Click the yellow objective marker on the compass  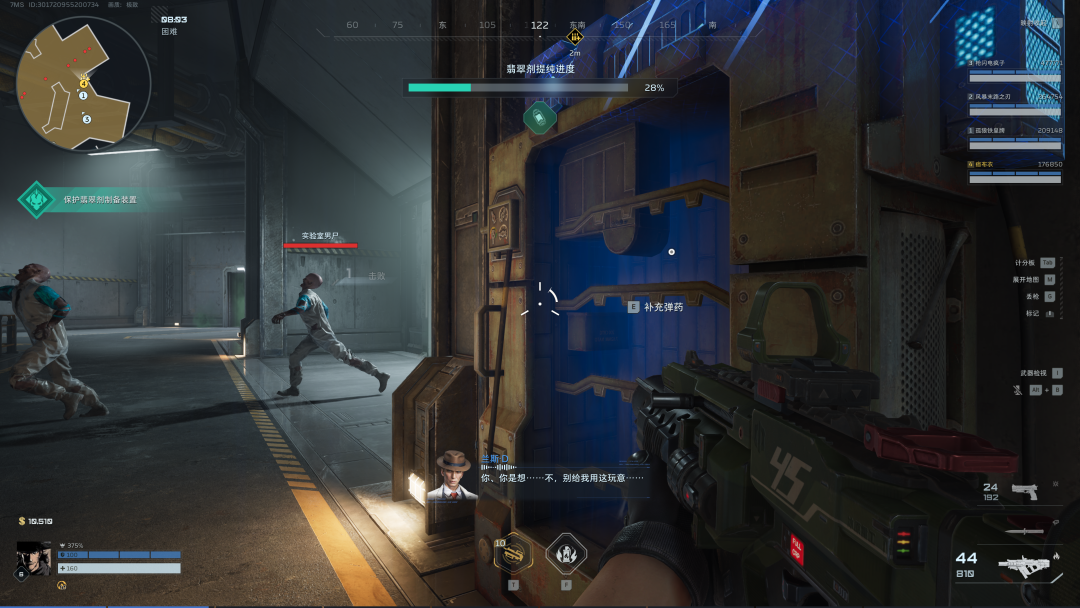(575, 37)
